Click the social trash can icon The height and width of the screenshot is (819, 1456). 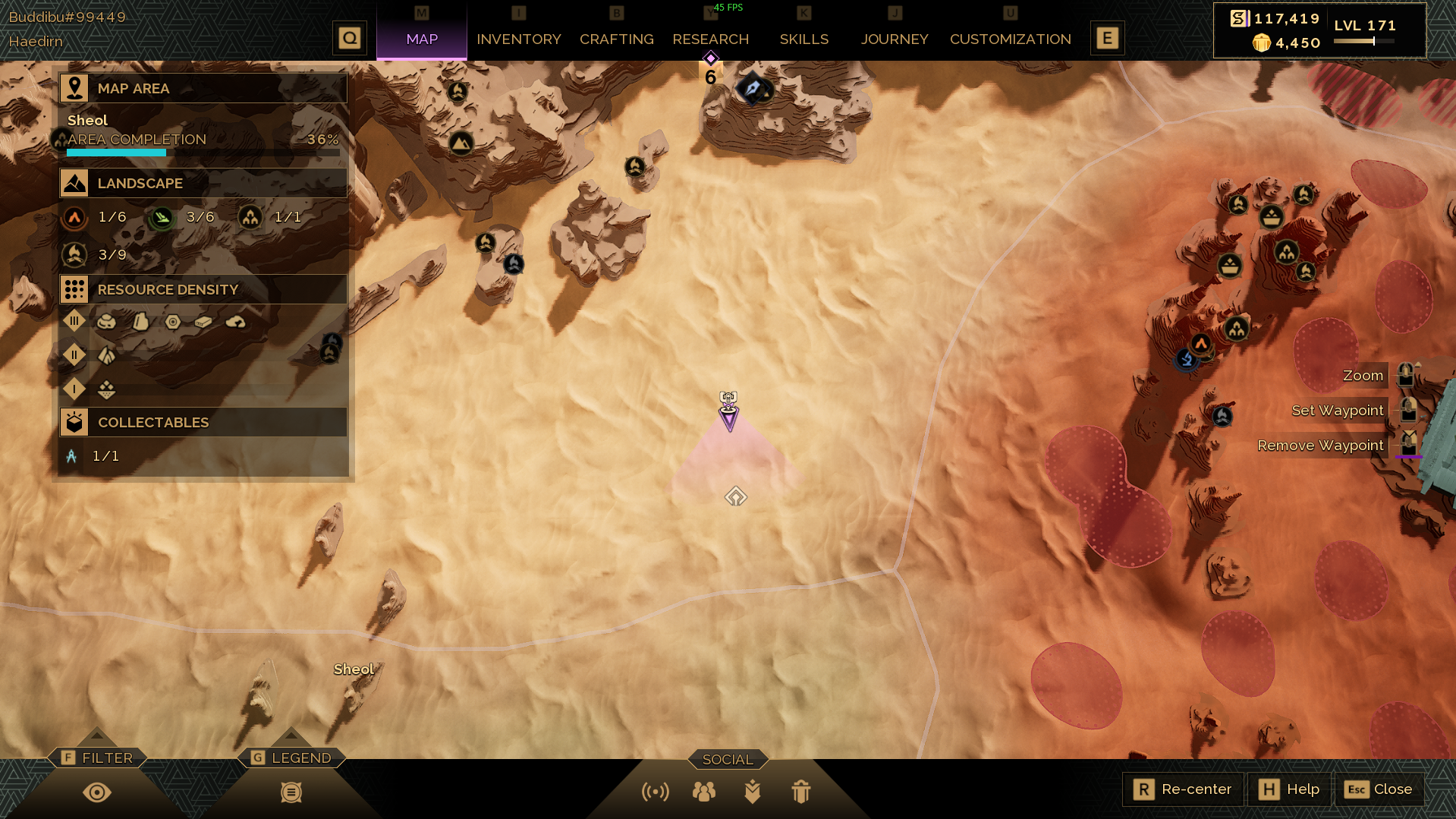click(x=801, y=792)
